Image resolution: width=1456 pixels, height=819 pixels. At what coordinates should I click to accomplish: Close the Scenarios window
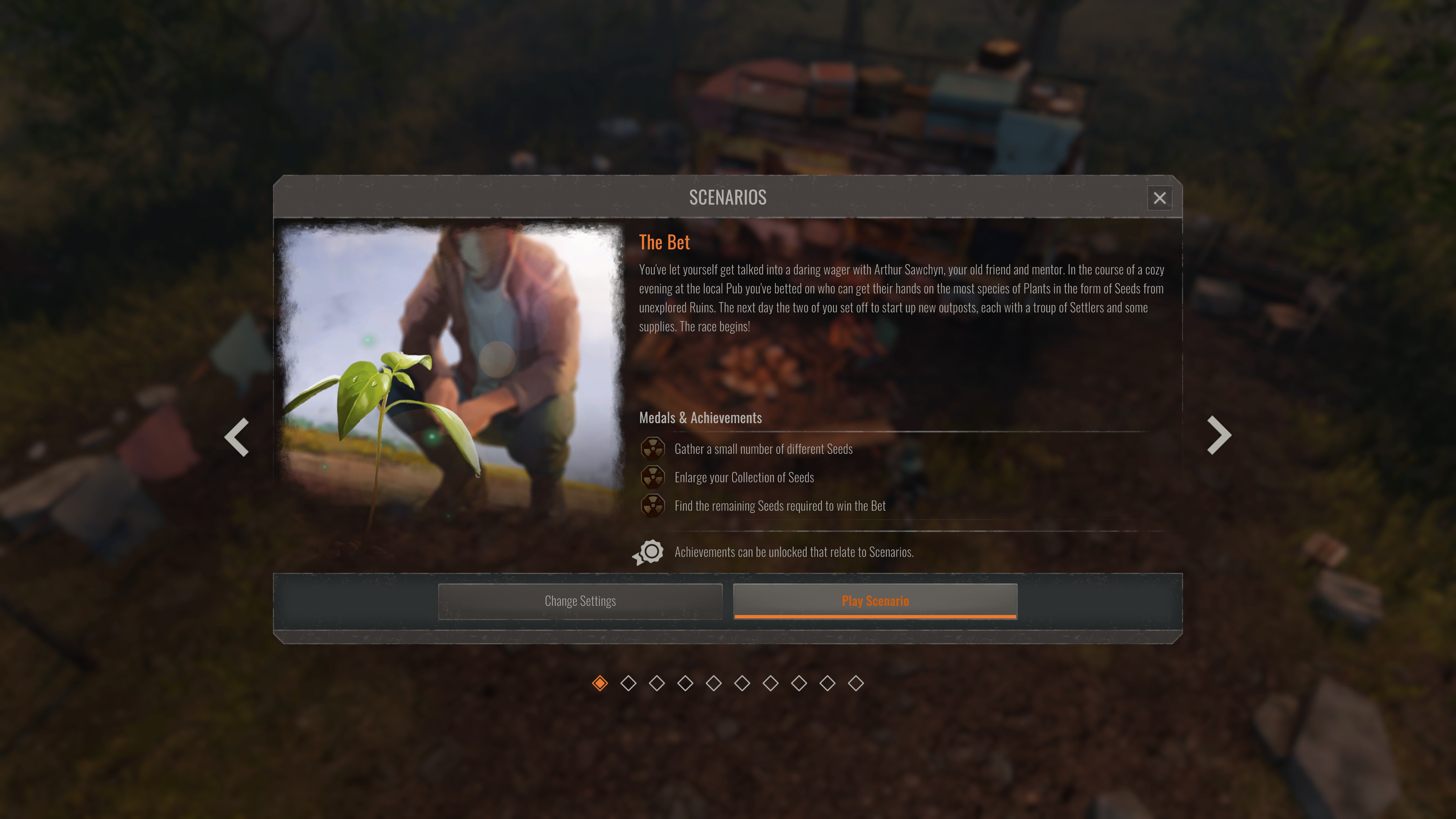click(1159, 198)
